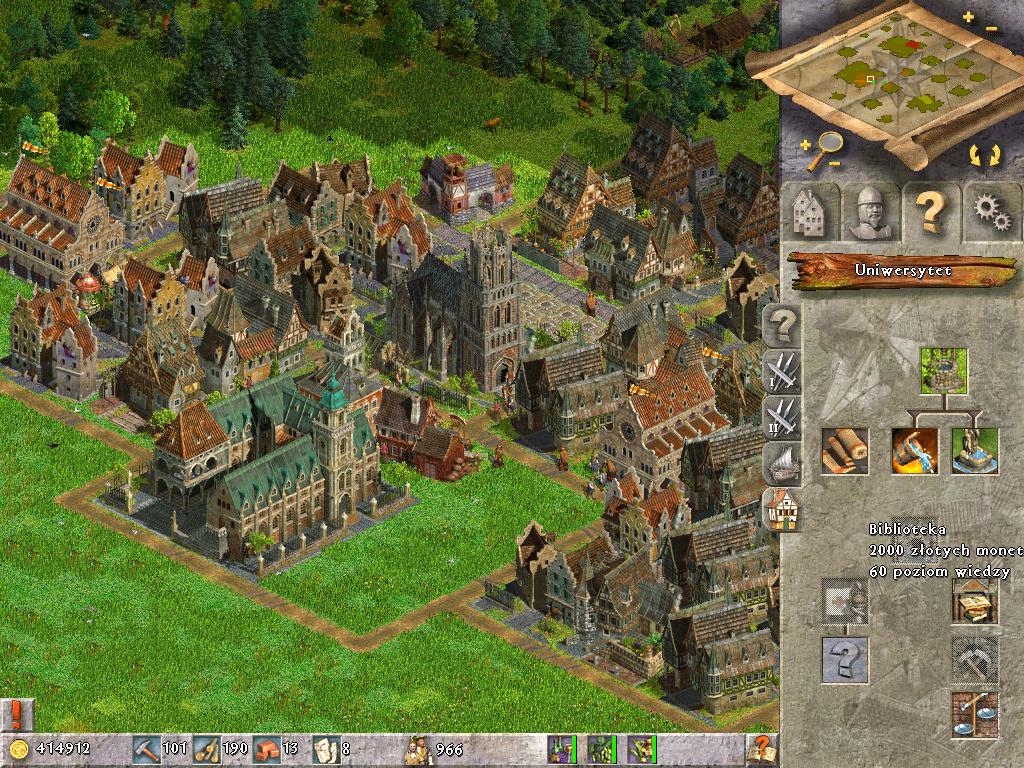Select the large question mark info tab
Screen dimensions: 1024x768
point(930,212)
